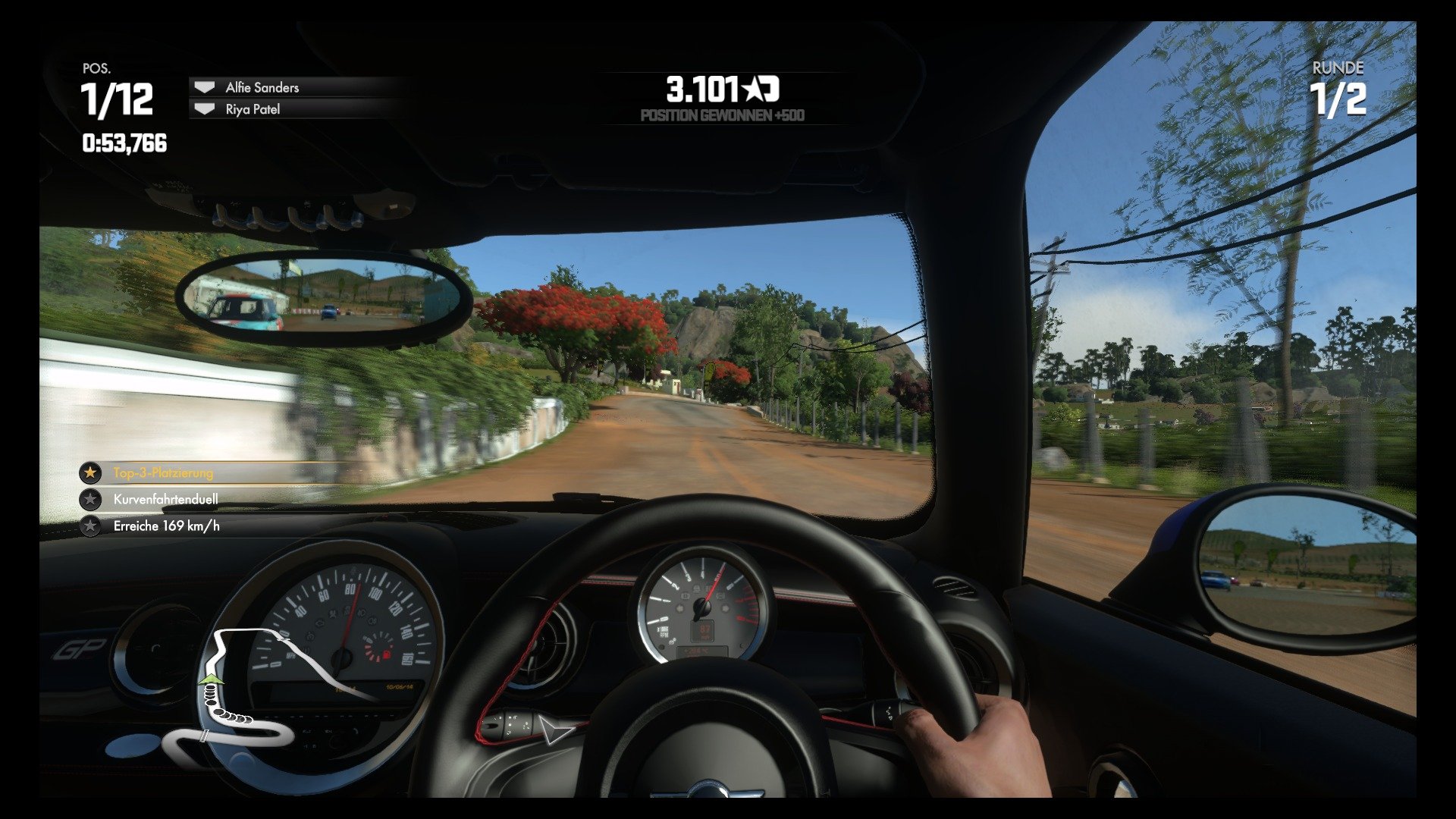Select the gray star next to Kurvenfahrtenduell
1456x819 pixels.
[91, 499]
